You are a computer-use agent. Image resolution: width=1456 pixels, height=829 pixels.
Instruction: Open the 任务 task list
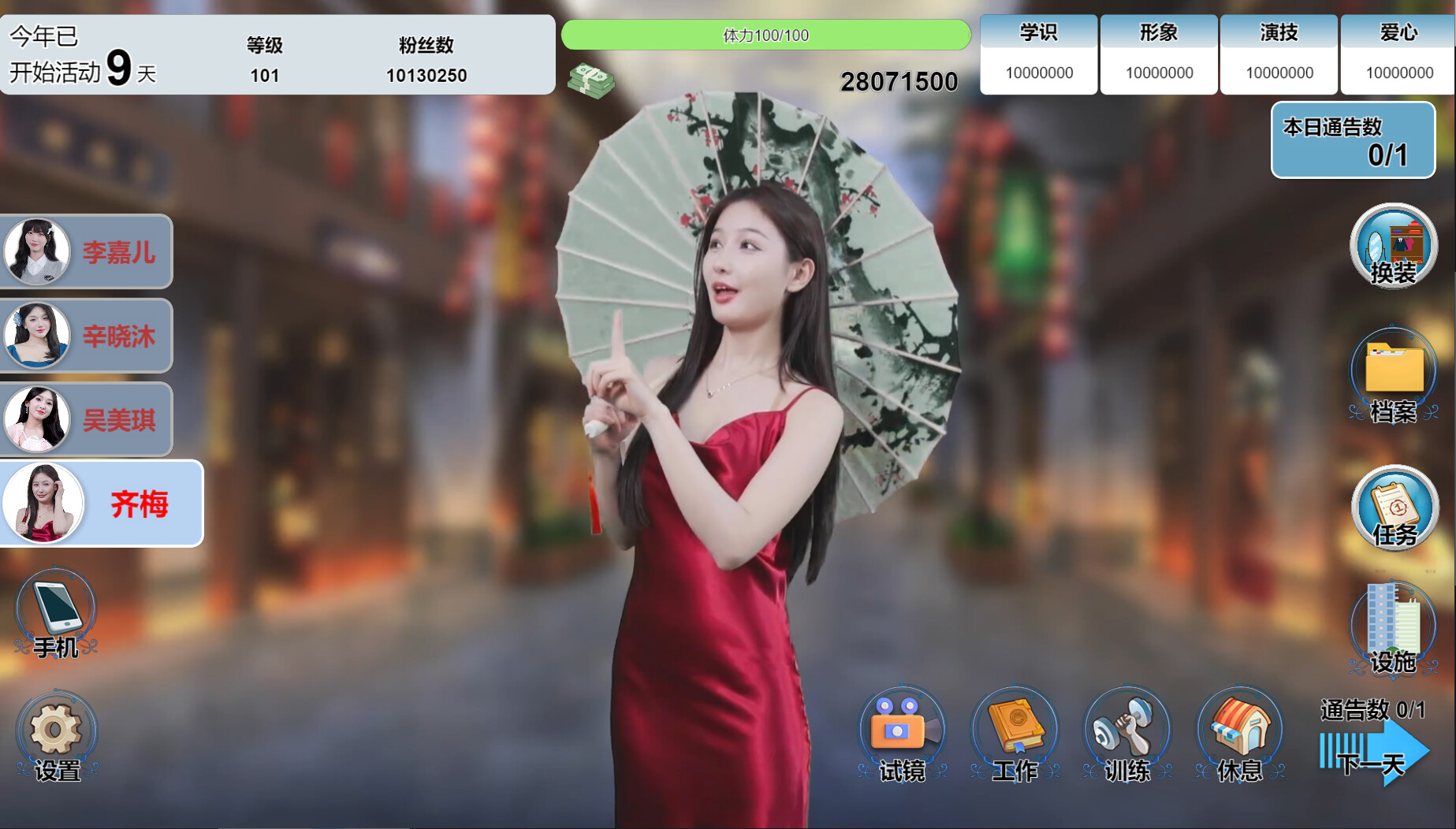(x=1394, y=511)
